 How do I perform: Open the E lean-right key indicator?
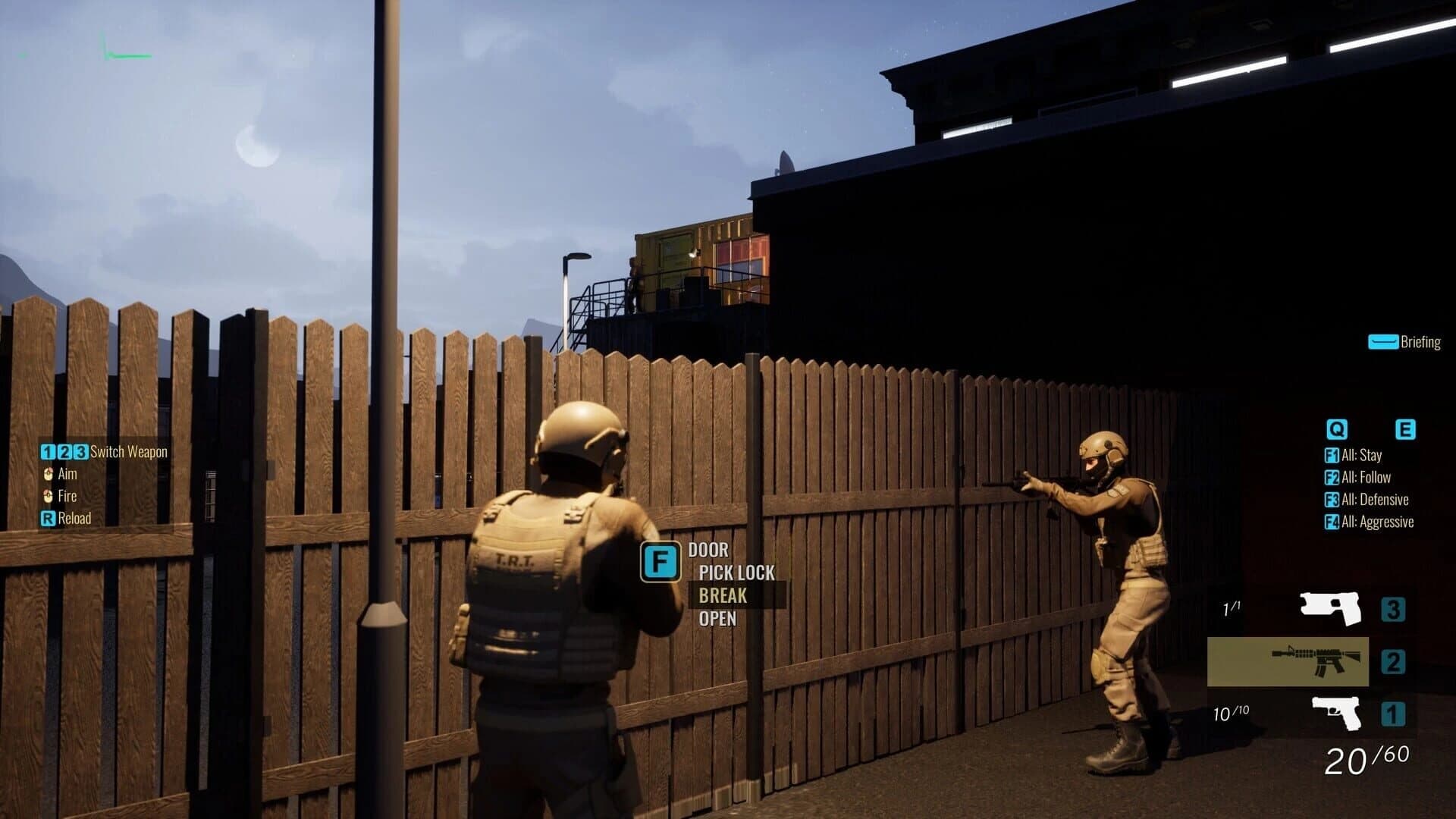click(1407, 429)
